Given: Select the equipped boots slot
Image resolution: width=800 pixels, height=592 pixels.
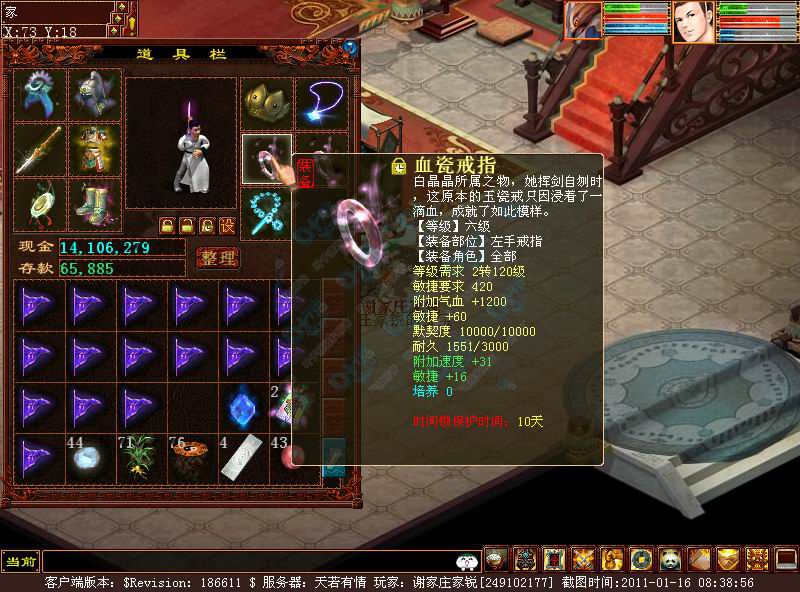Looking at the screenshot, I should tap(94, 203).
